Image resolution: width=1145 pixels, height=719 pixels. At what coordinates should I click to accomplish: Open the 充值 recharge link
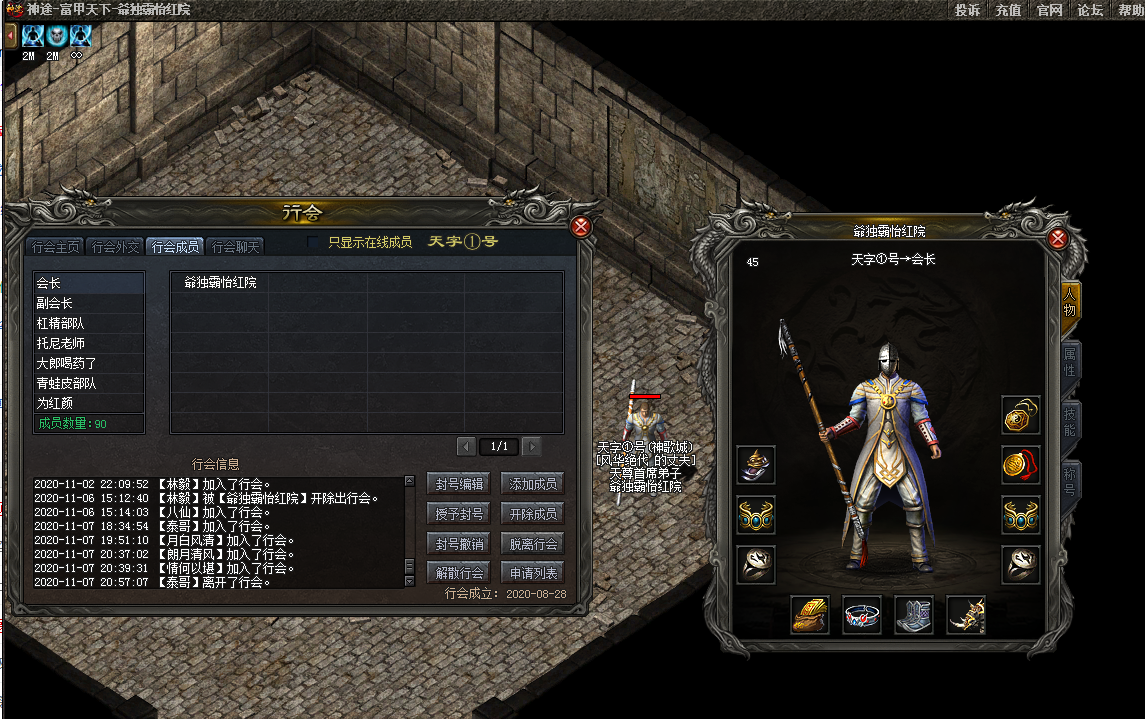pyautogui.click(x=1008, y=10)
